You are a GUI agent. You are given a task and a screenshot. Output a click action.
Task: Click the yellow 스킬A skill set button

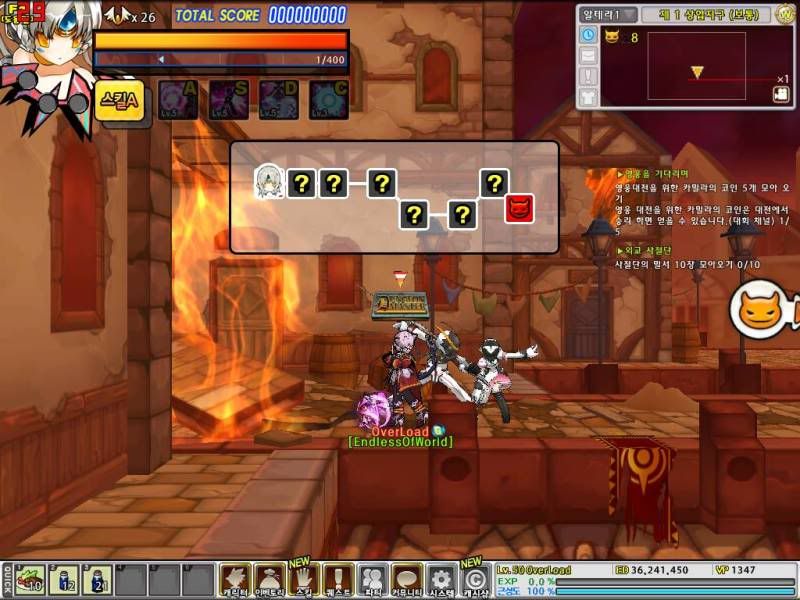pyautogui.click(x=120, y=100)
